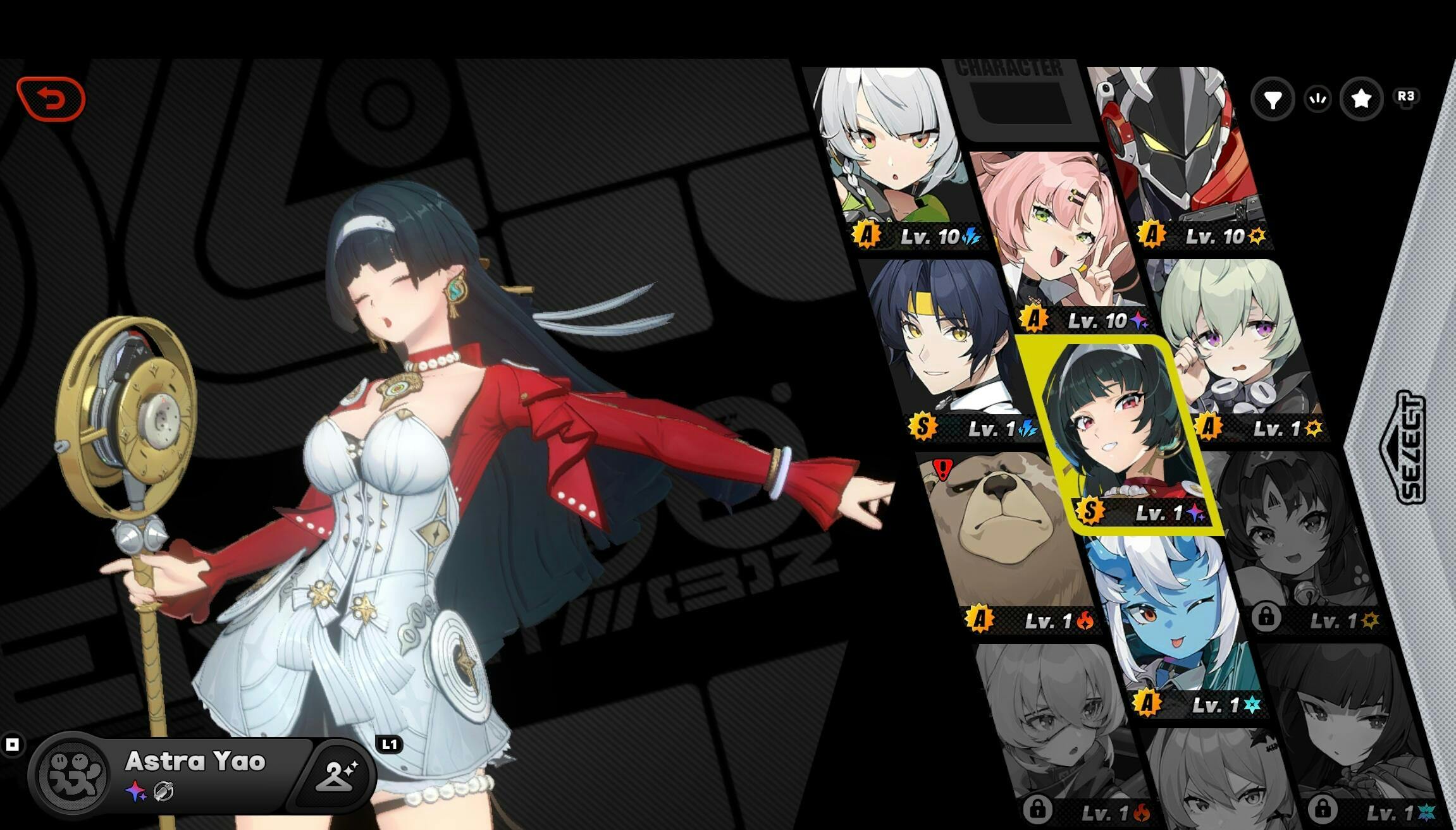The image size is (1456, 830).
Task: Open the character filter funnel
Action: [x=1273, y=99]
